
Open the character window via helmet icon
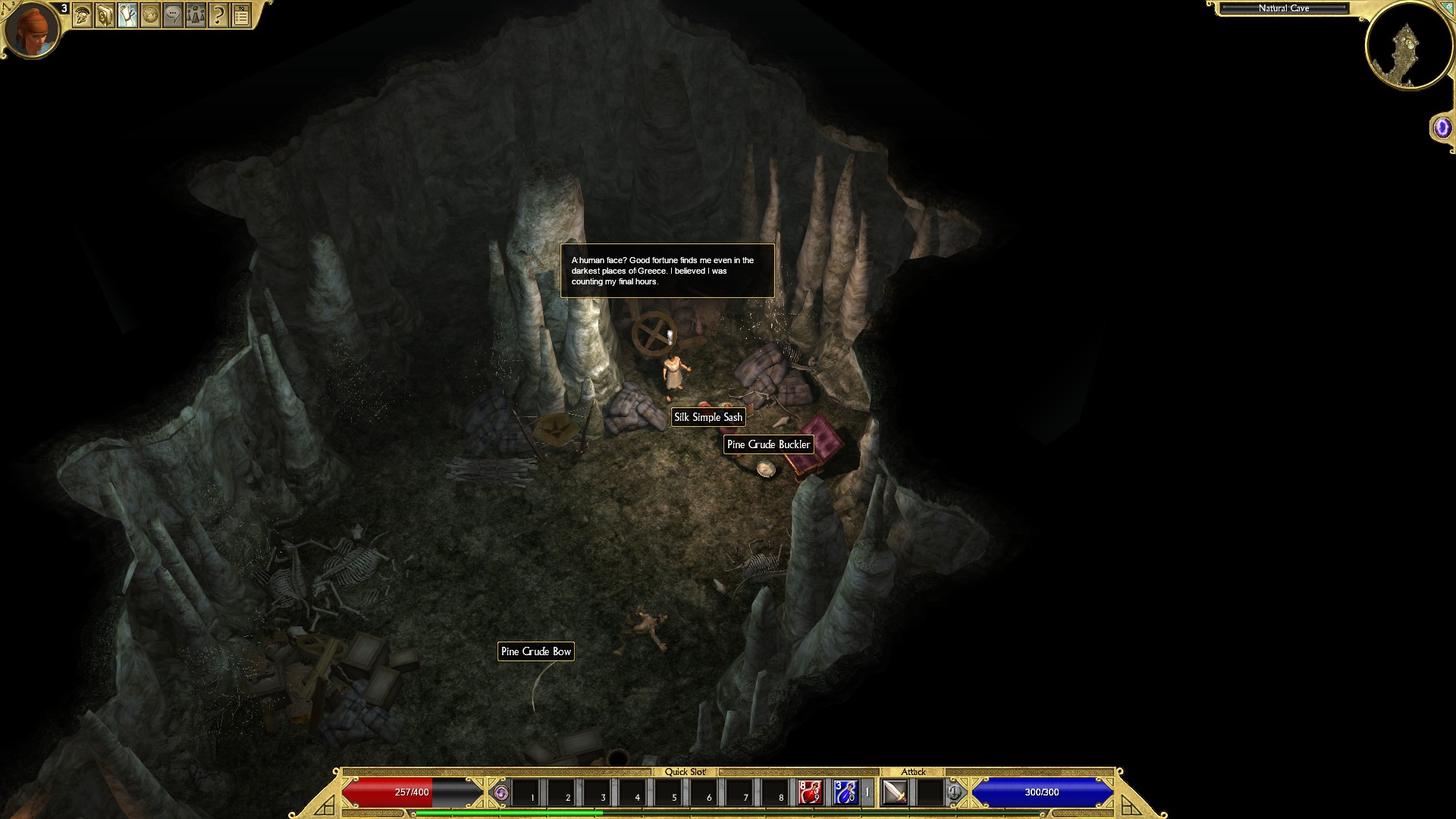82,15
